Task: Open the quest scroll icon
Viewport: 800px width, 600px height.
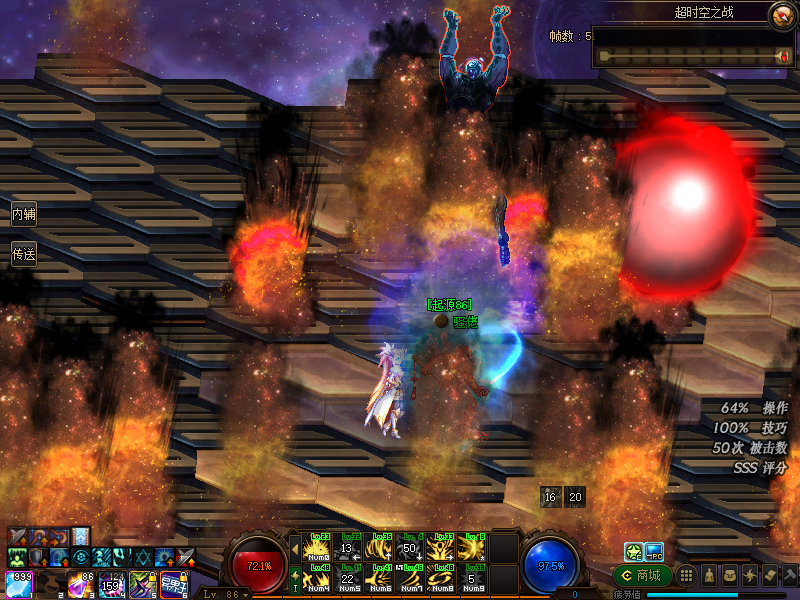Action: [x=769, y=576]
